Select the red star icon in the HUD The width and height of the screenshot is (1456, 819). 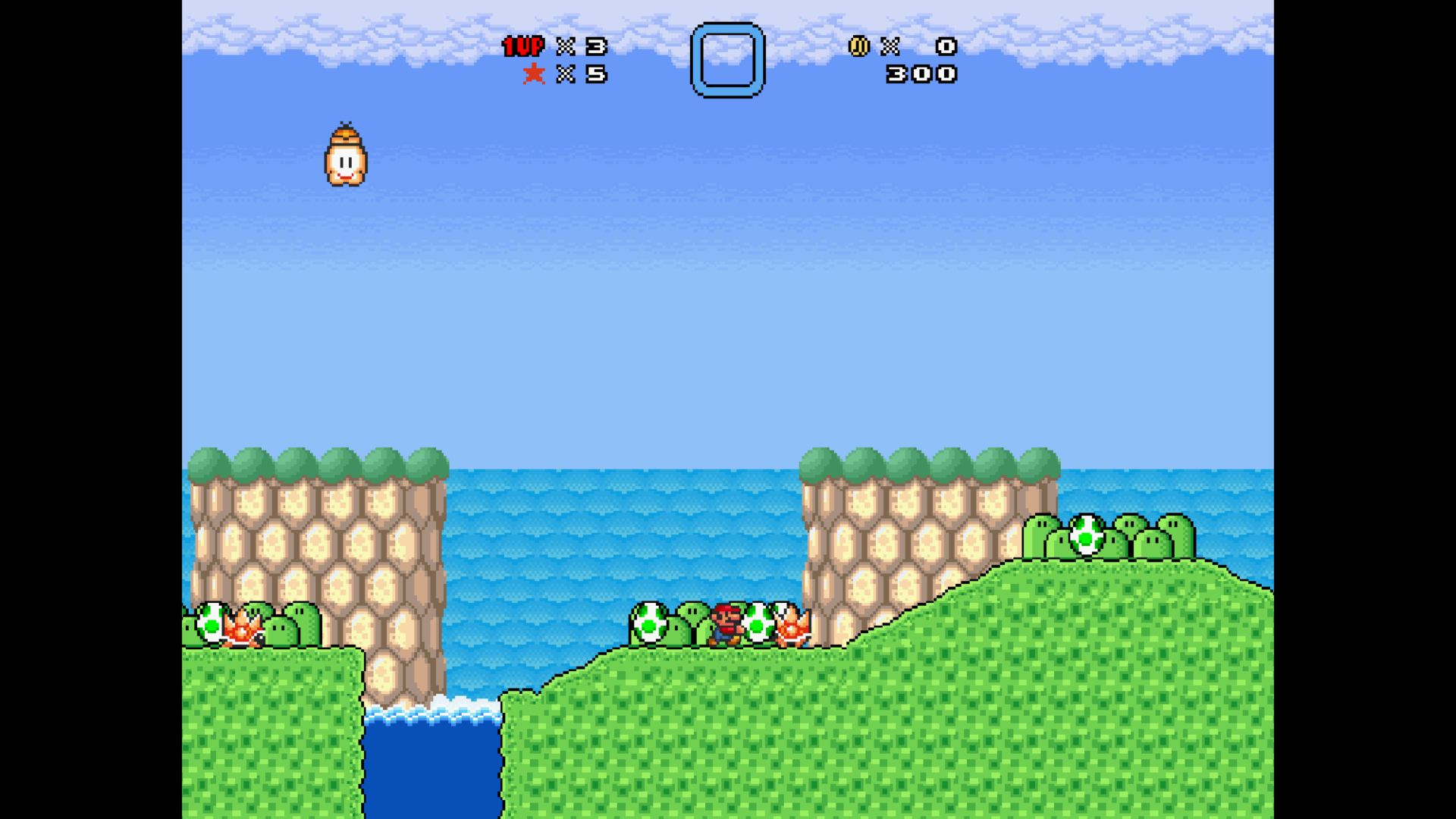535,74
